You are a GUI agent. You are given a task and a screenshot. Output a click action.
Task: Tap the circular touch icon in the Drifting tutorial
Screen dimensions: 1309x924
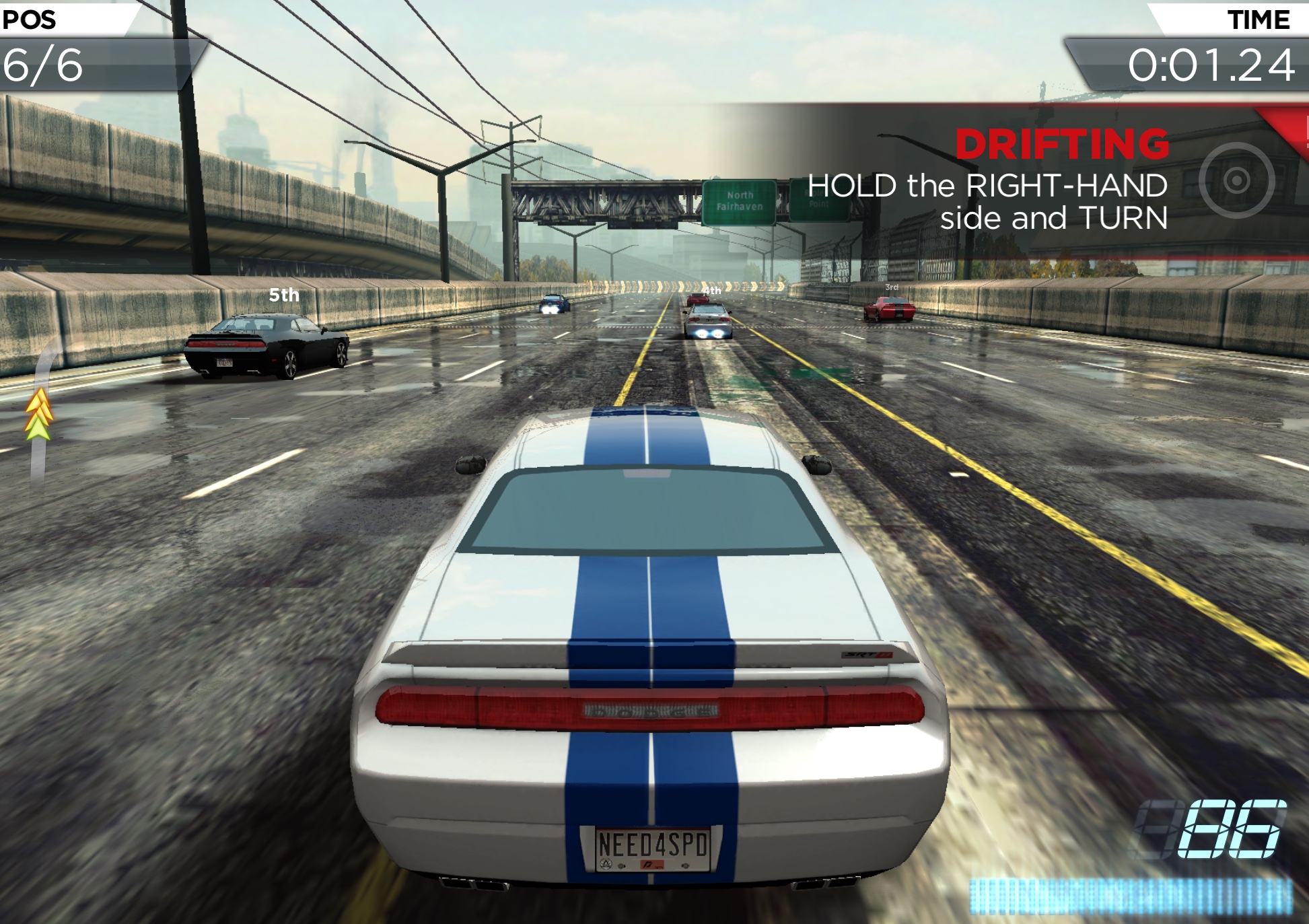[1236, 180]
